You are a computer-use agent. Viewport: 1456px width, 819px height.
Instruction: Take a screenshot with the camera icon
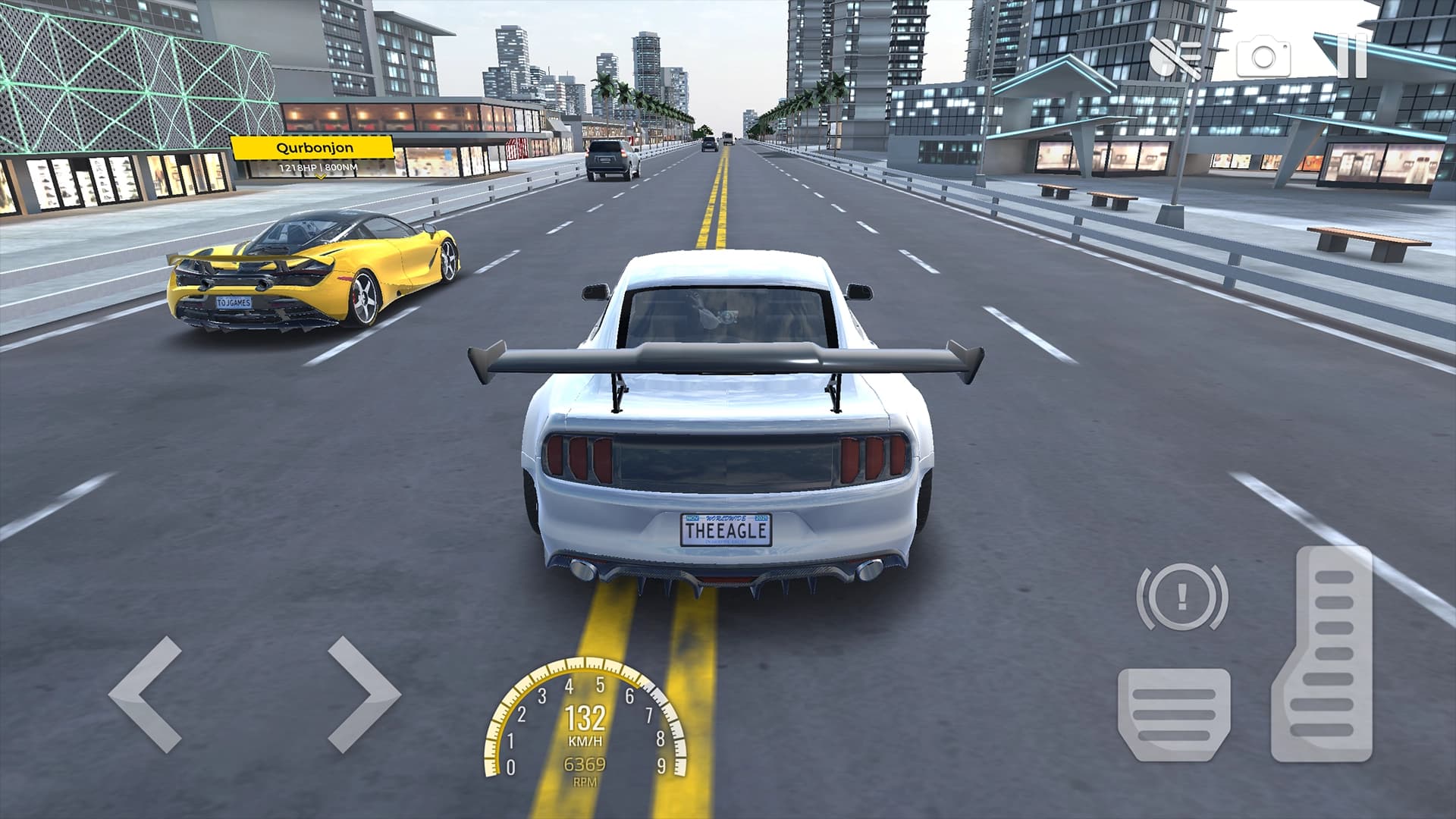pos(1263,55)
